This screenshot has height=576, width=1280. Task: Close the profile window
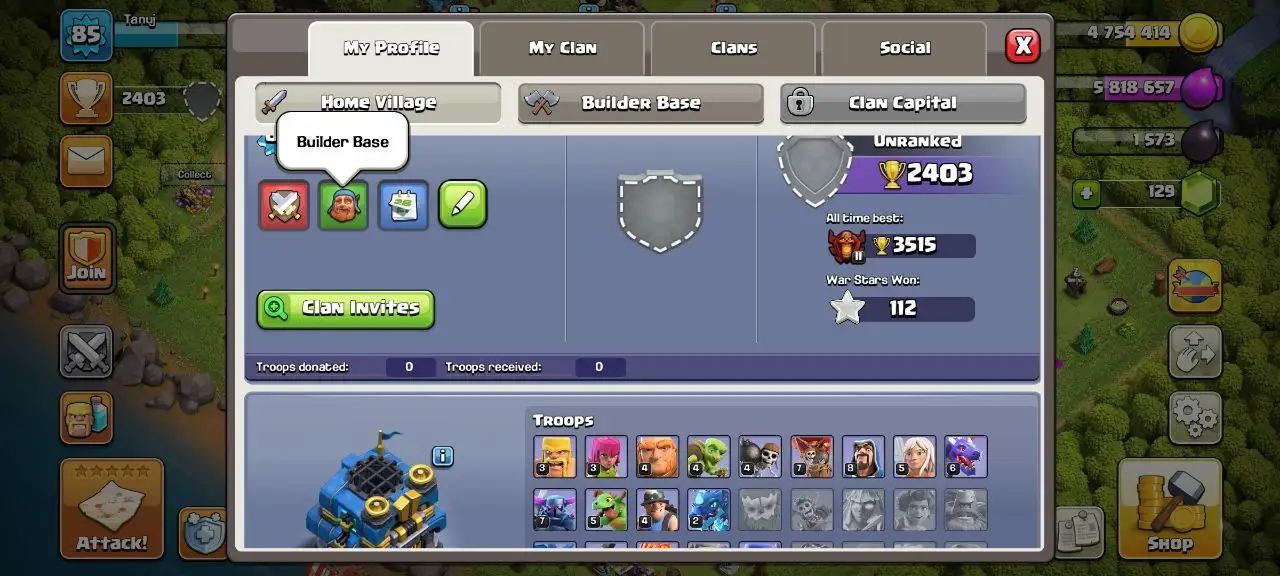click(1022, 46)
